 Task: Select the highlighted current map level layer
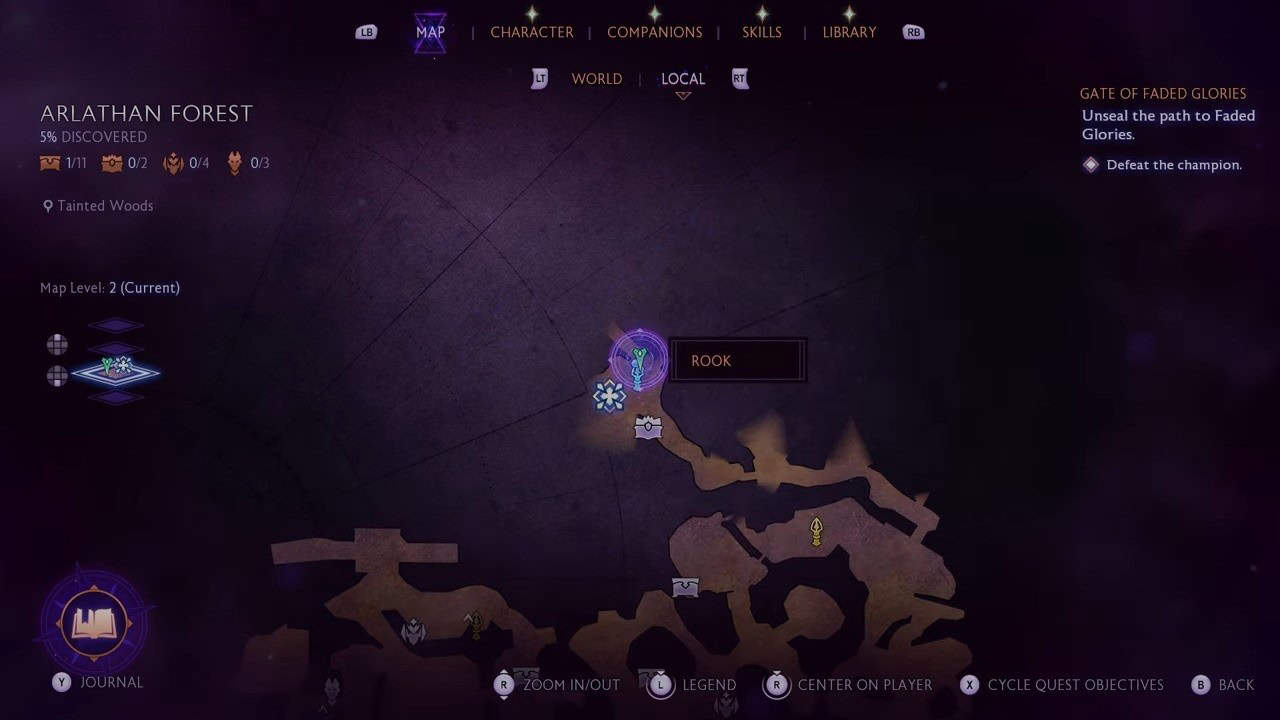(116, 372)
